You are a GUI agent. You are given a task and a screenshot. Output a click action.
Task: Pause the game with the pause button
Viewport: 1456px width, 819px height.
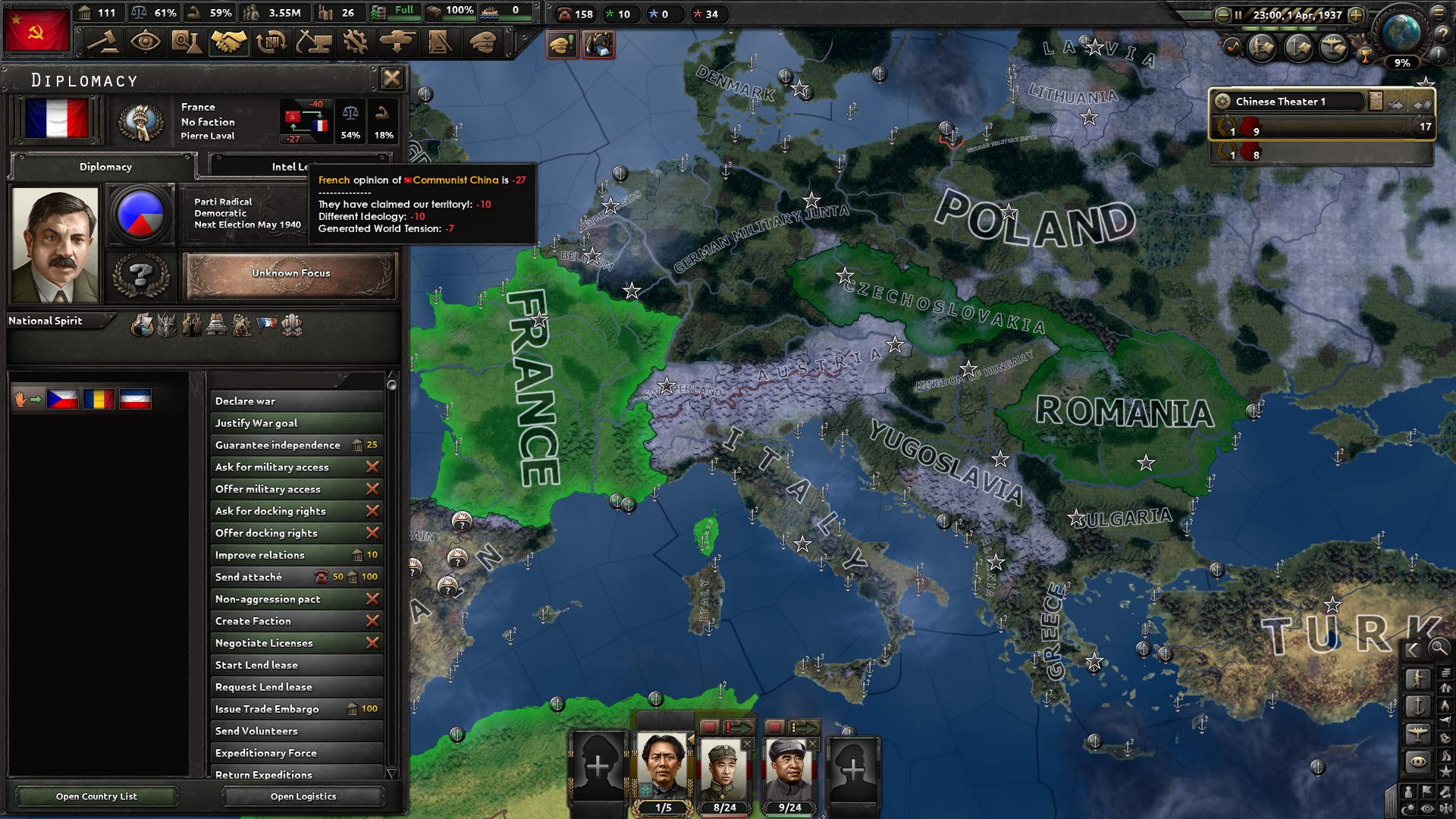tap(1239, 14)
